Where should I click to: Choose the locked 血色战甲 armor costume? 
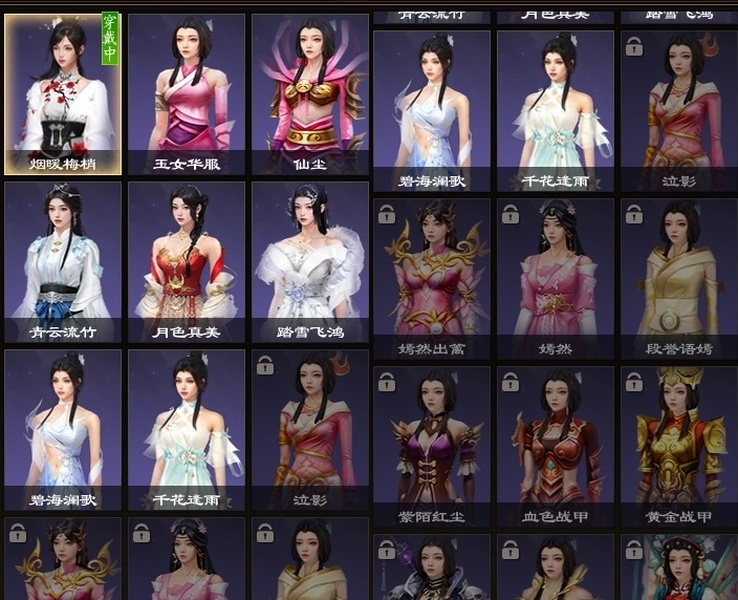coord(555,446)
